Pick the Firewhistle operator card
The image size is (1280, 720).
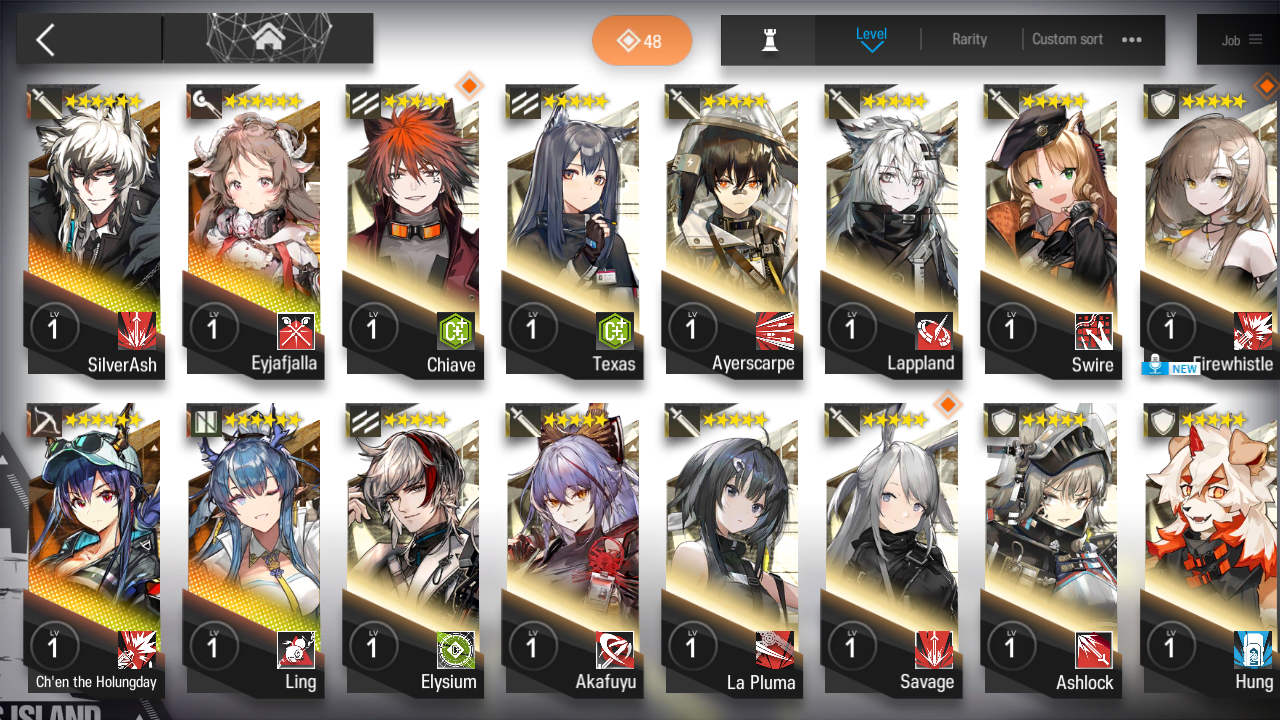(x=1210, y=230)
